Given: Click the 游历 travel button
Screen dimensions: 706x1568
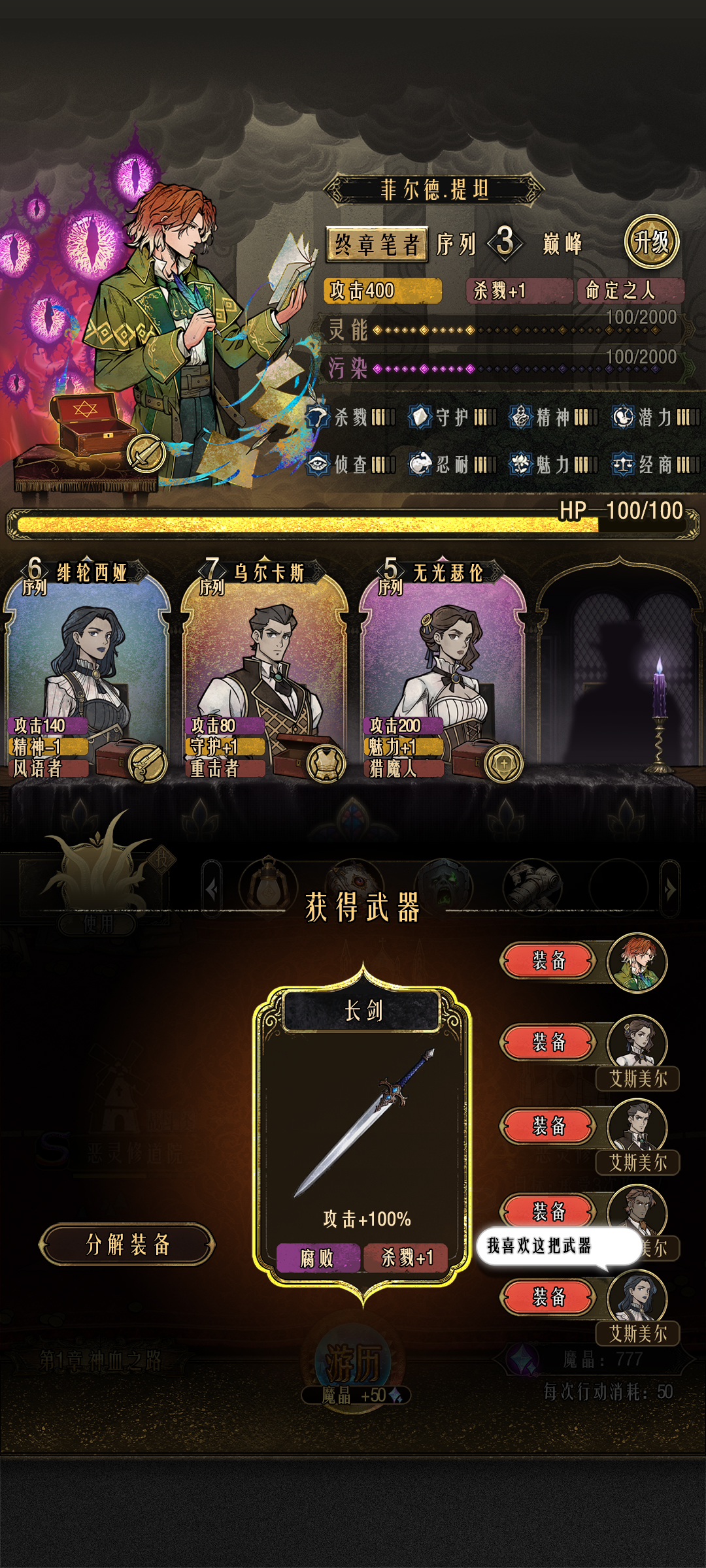Looking at the screenshot, I should point(354,1365).
